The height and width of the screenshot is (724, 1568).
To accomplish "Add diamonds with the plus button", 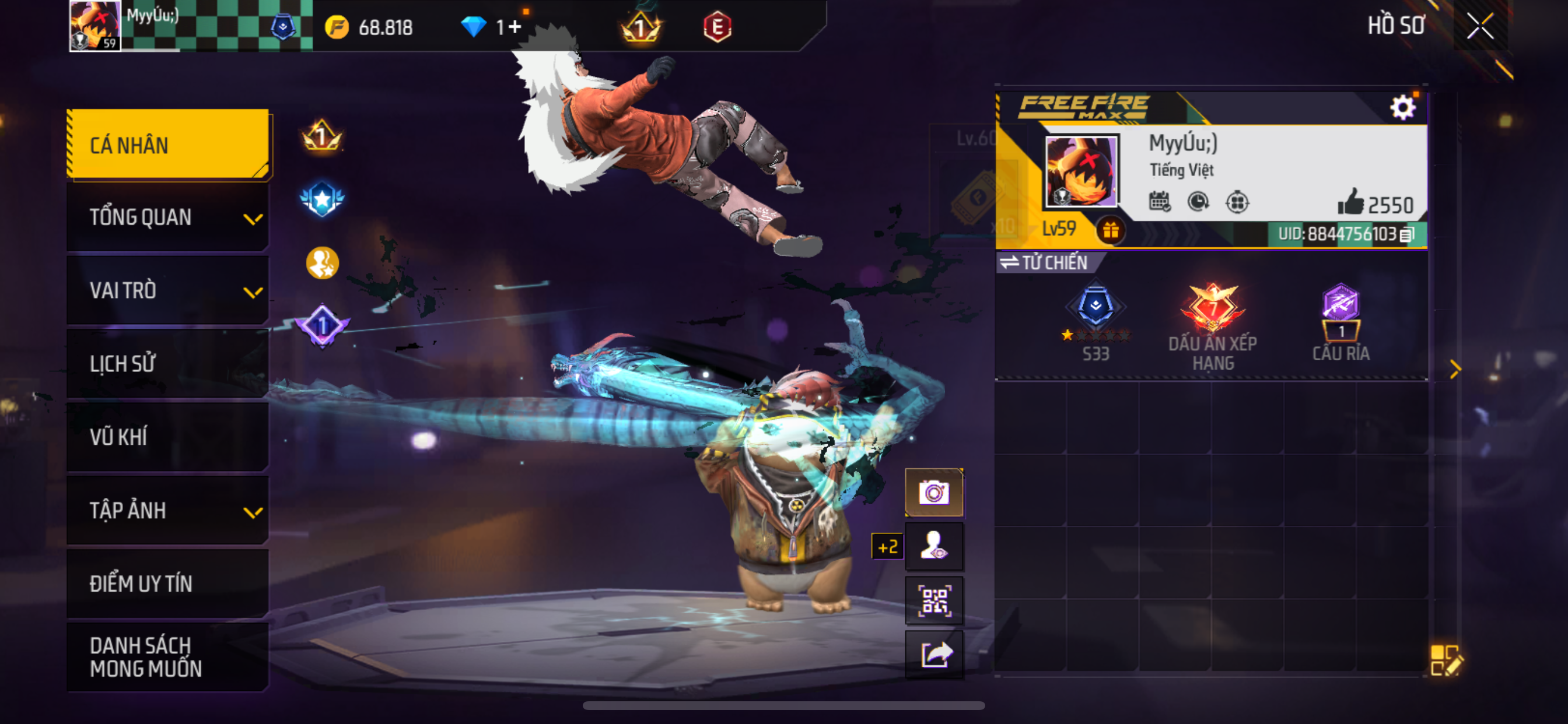I will [x=515, y=27].
